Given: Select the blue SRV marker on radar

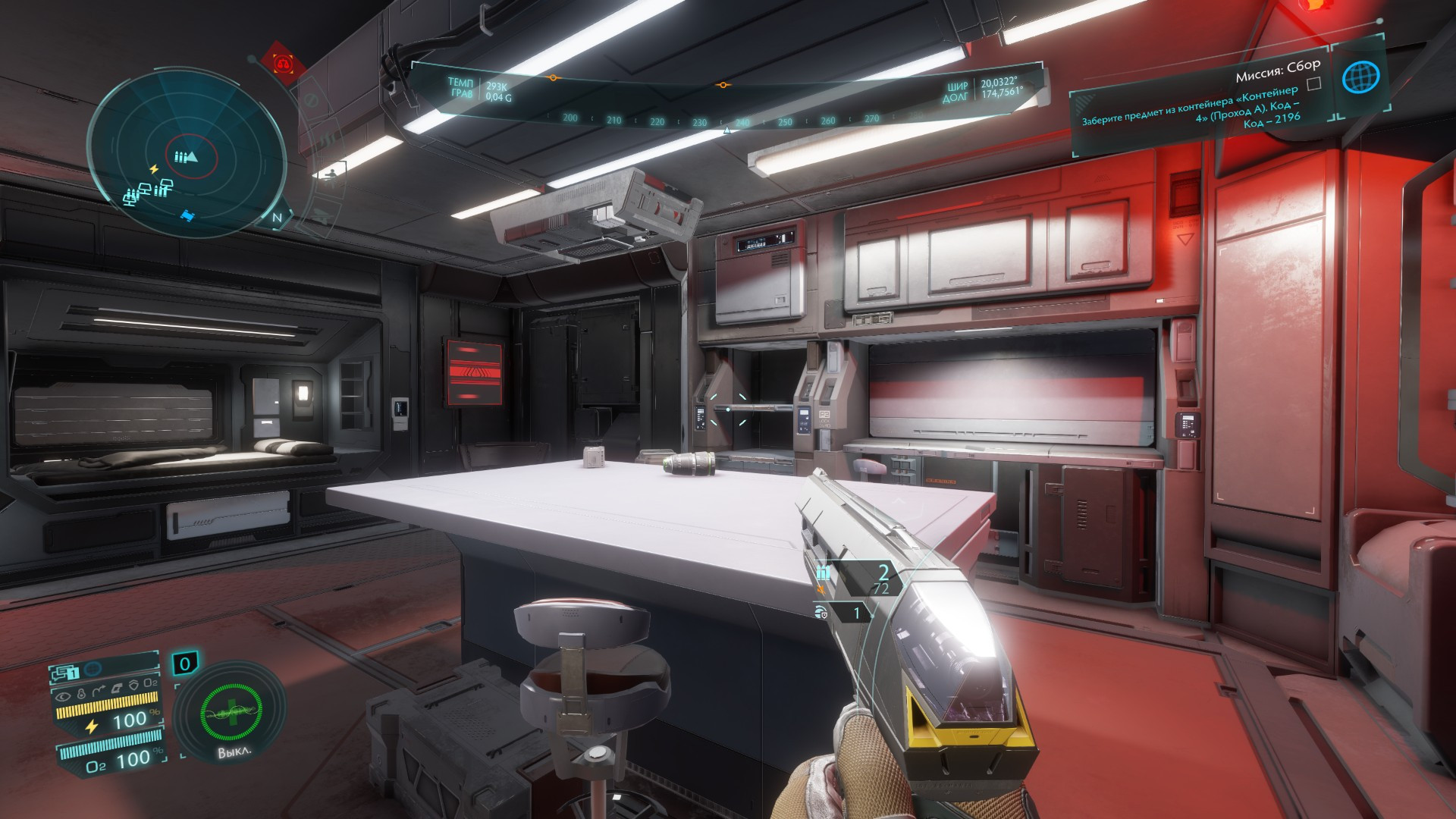Looking at the screenshot, I should (187, 217).
